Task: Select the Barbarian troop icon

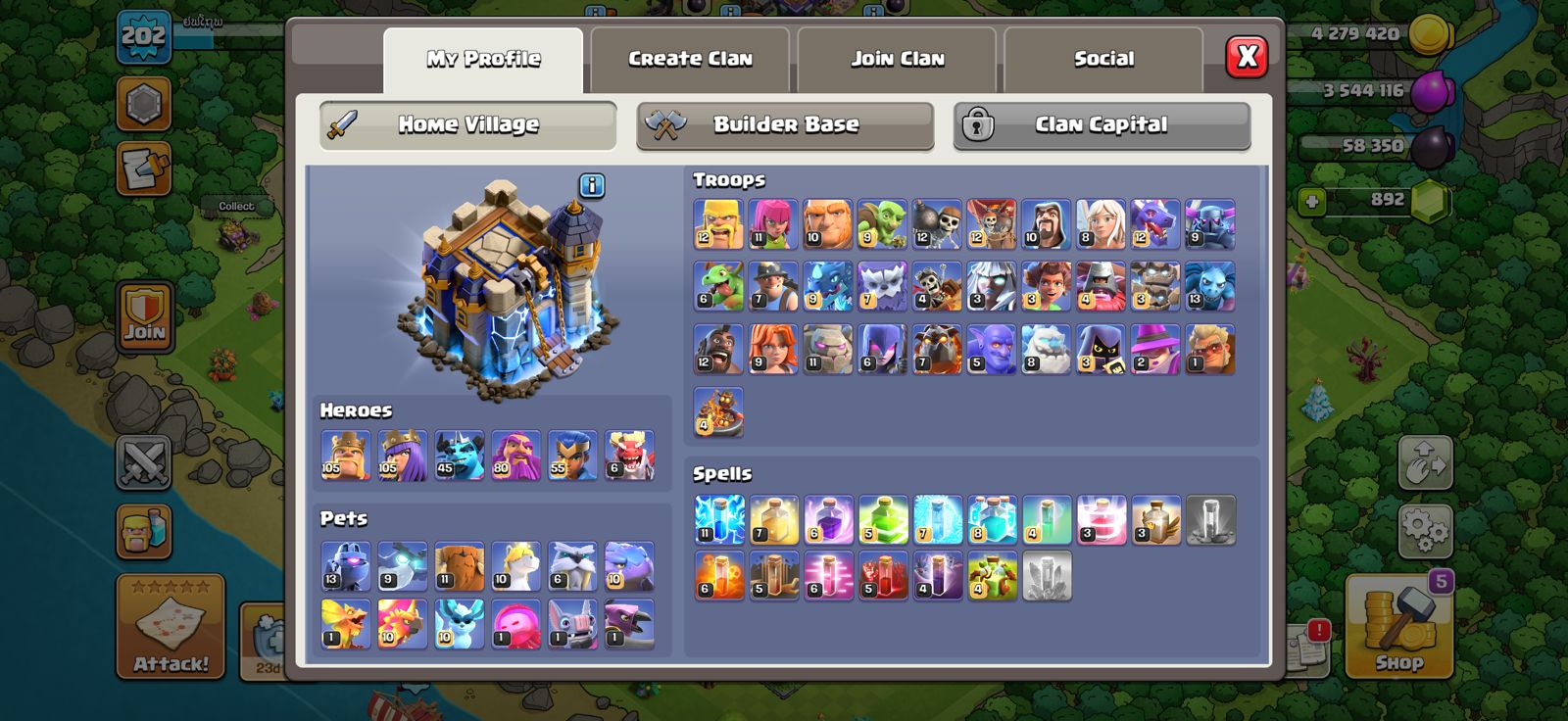Action: 718,225
